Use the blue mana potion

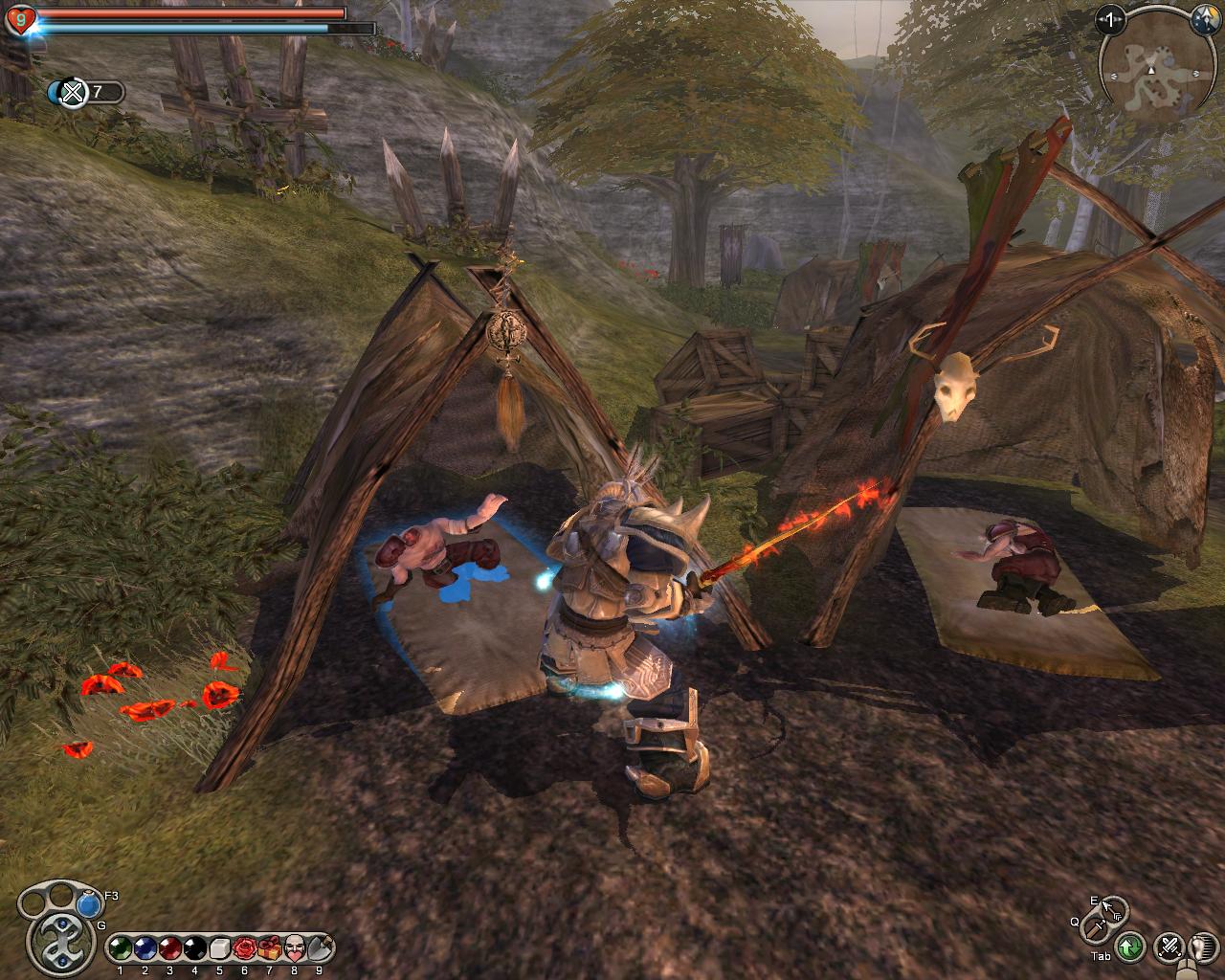[89, 902]
